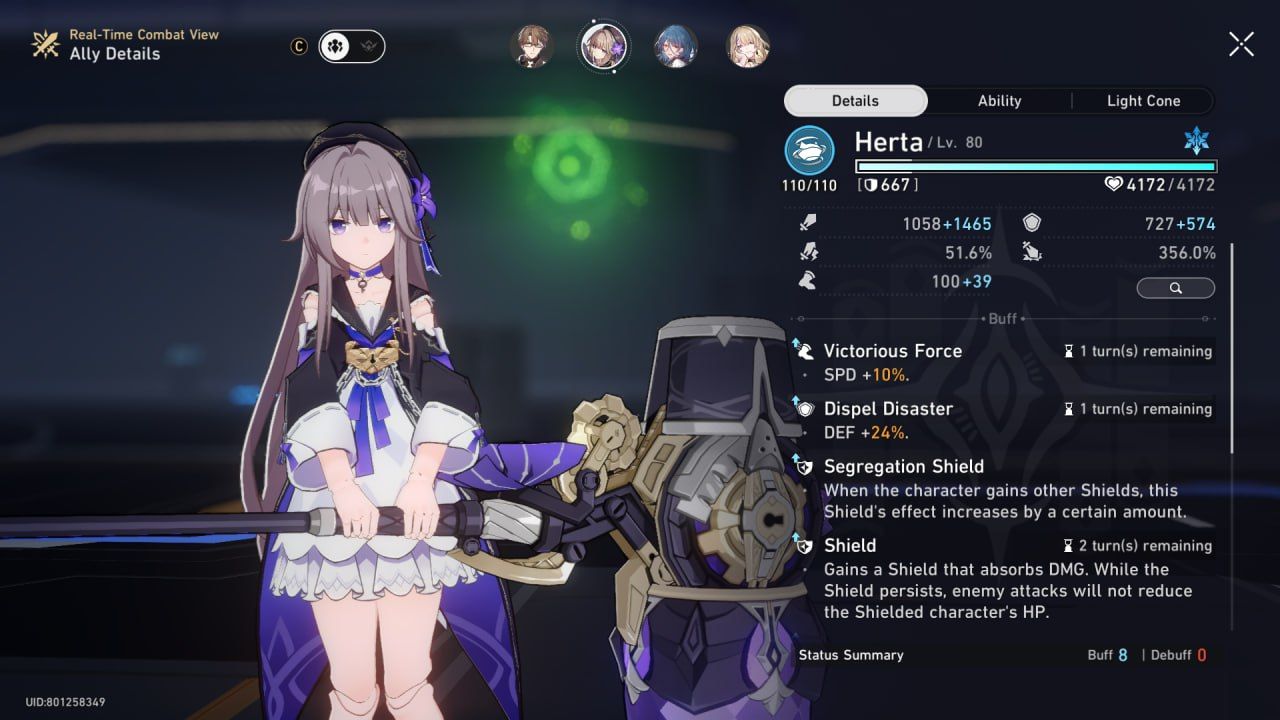Switch to the Ability tab
Screen dimensions: 1280x720
pos(999,100)
